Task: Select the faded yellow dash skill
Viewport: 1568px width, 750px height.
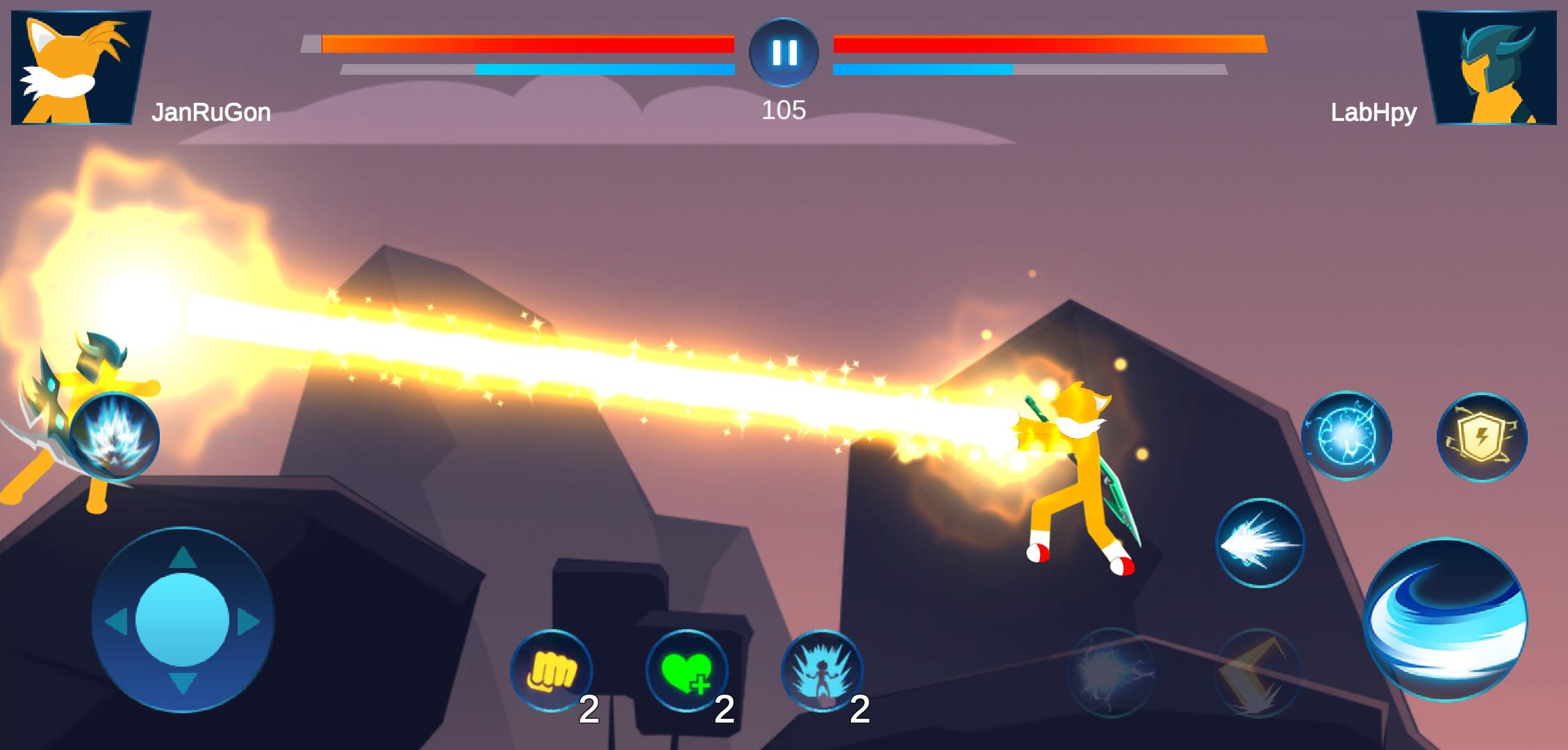Action: (1257, 672)
